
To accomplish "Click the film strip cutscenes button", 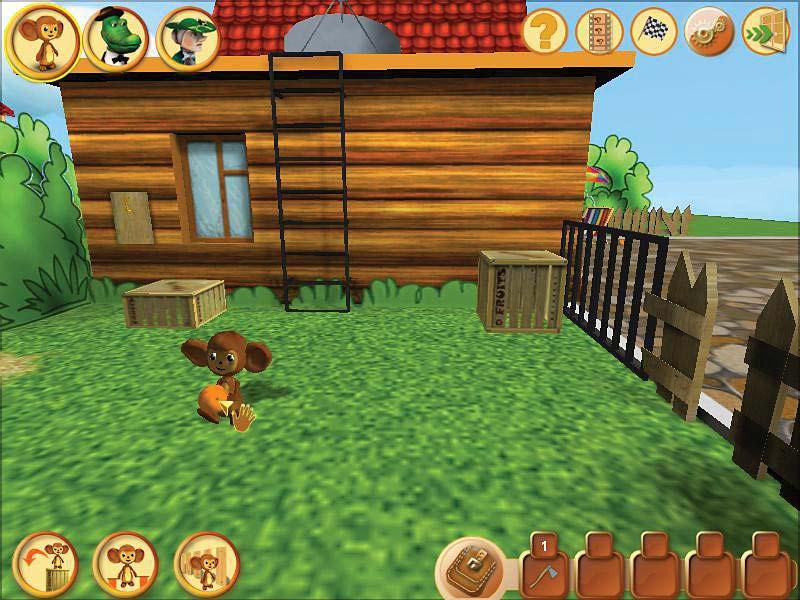I will (600, 33).
